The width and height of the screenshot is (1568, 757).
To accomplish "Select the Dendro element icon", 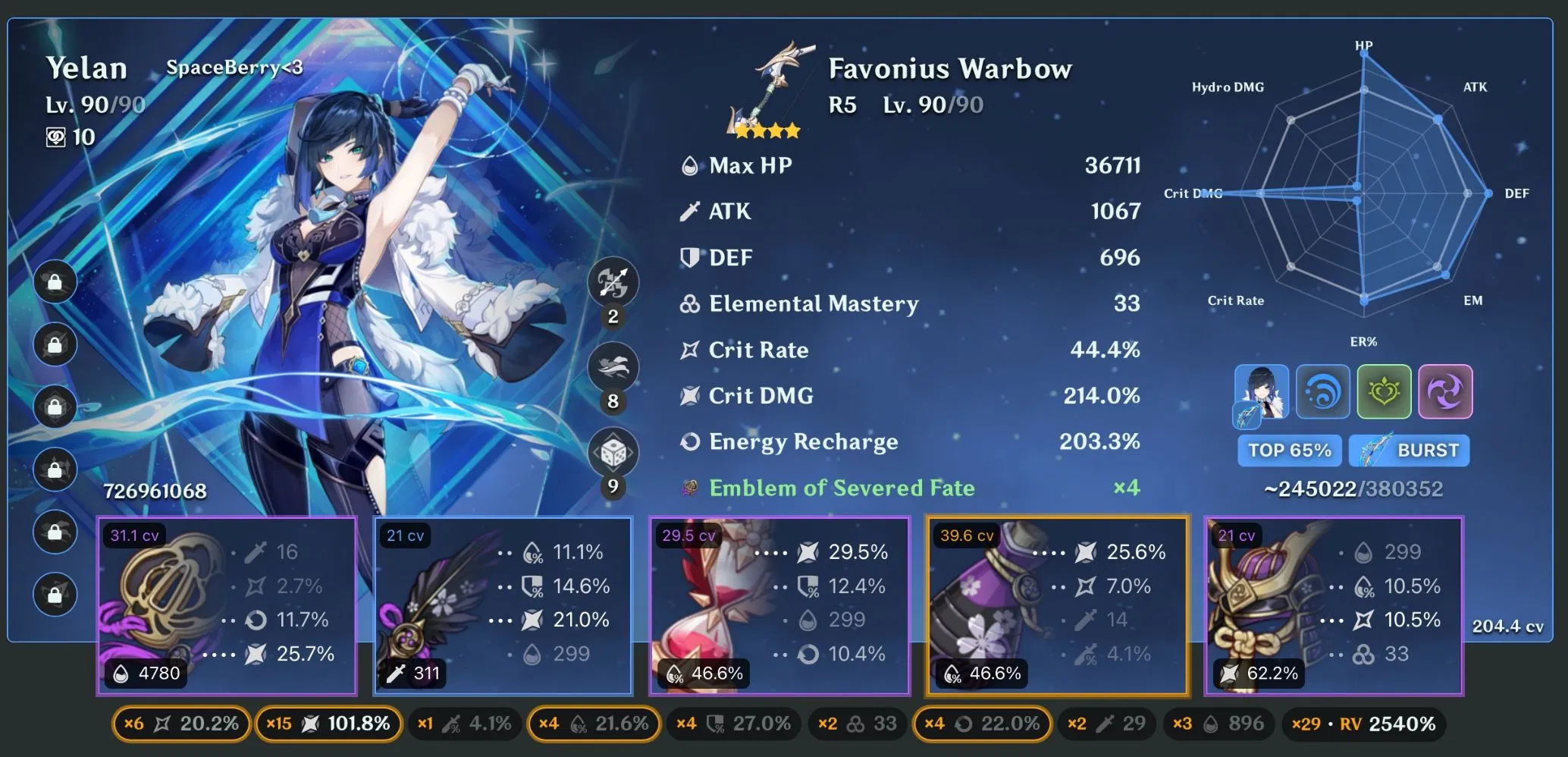I will click(1384, 392).
